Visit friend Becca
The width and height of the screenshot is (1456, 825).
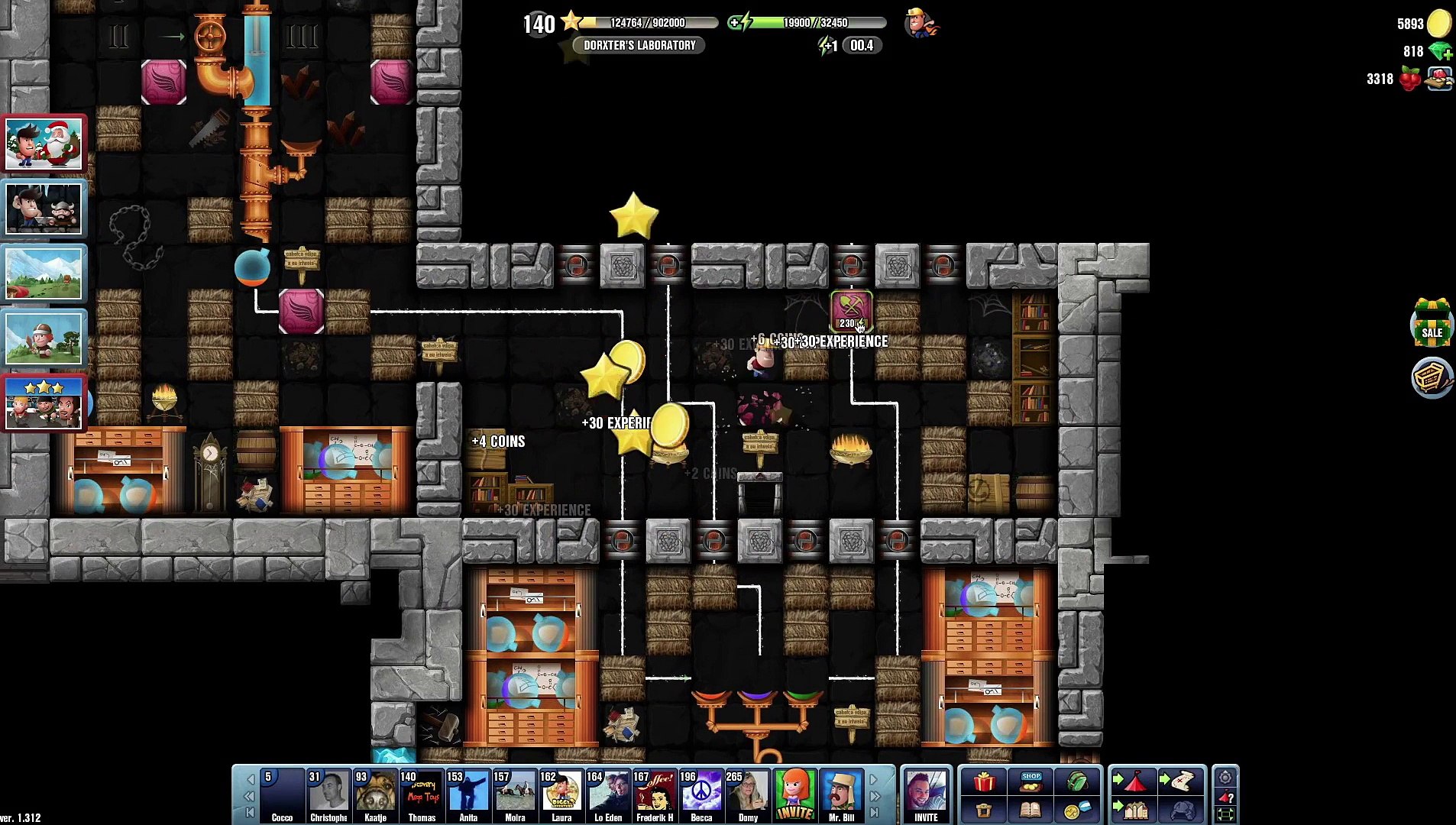(x=701, y=794)
